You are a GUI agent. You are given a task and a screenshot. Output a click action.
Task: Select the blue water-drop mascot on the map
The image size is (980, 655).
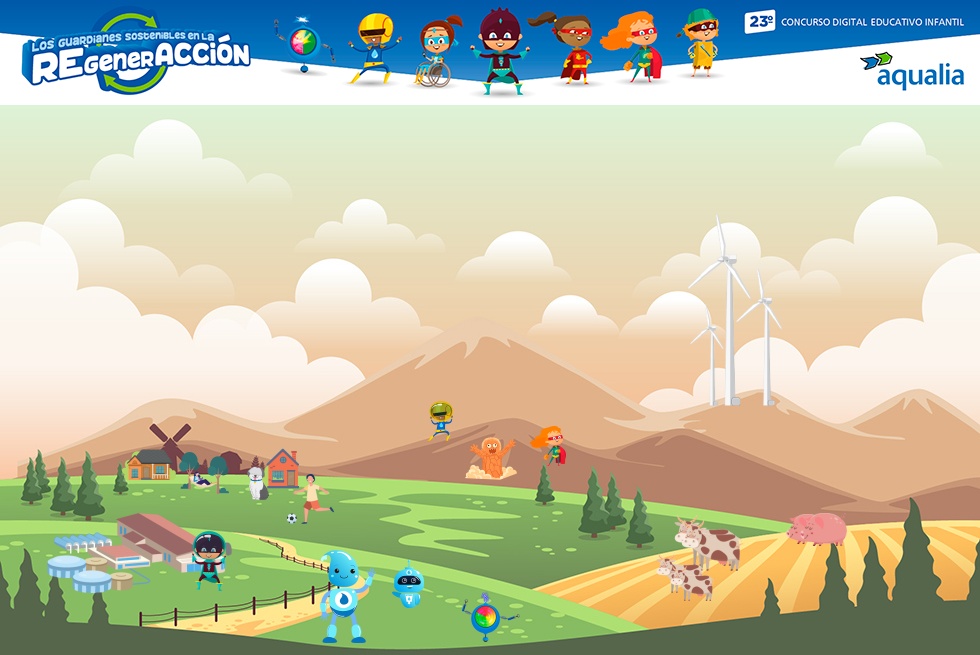344,596
